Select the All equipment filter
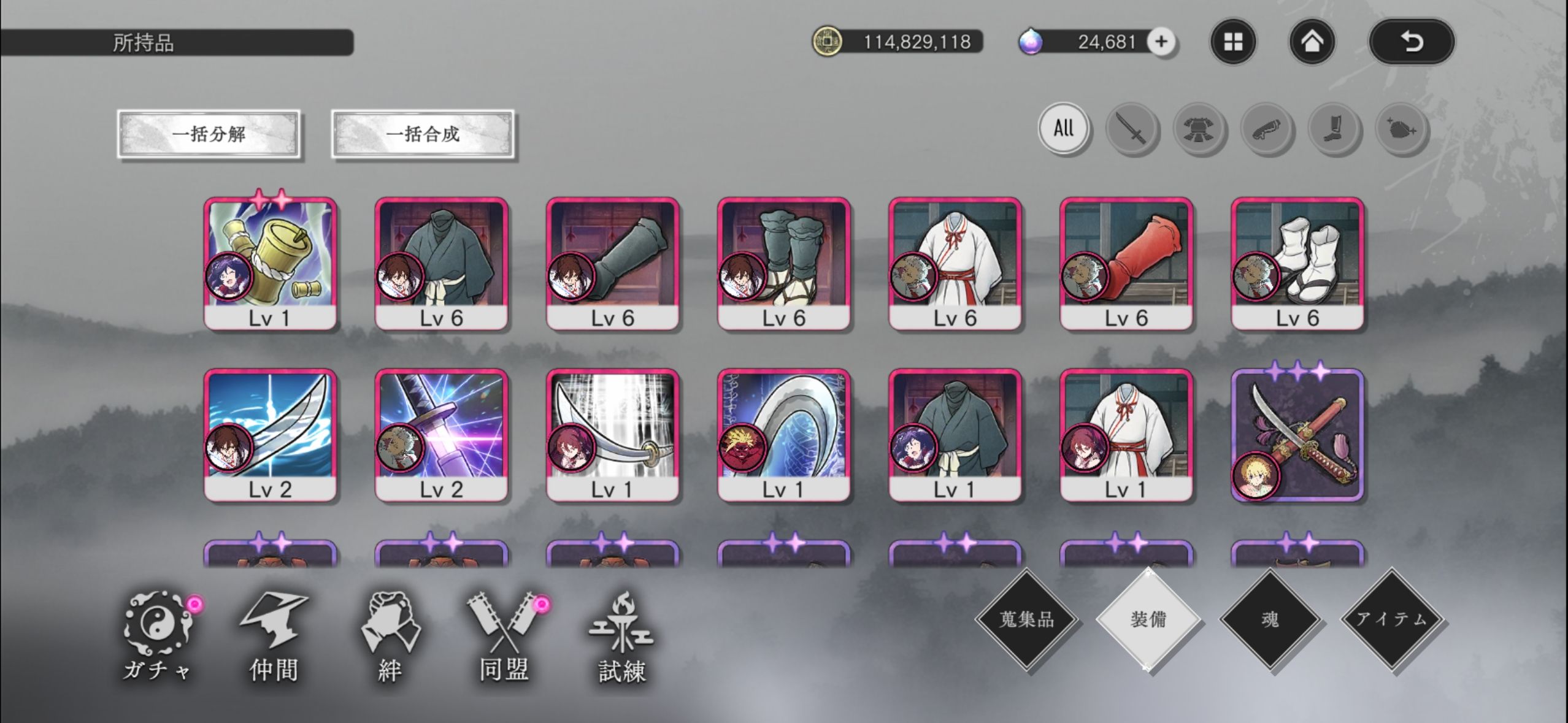 1064,128
